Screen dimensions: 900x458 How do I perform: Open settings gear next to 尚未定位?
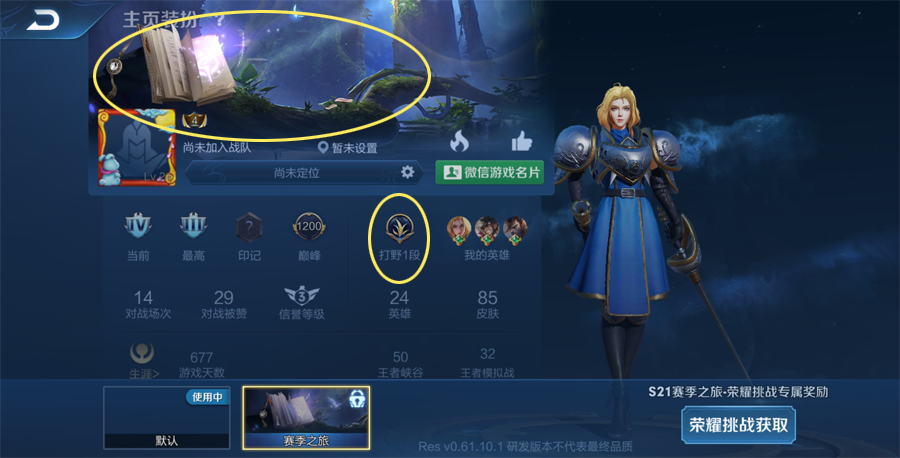click(x=407, y=172)
